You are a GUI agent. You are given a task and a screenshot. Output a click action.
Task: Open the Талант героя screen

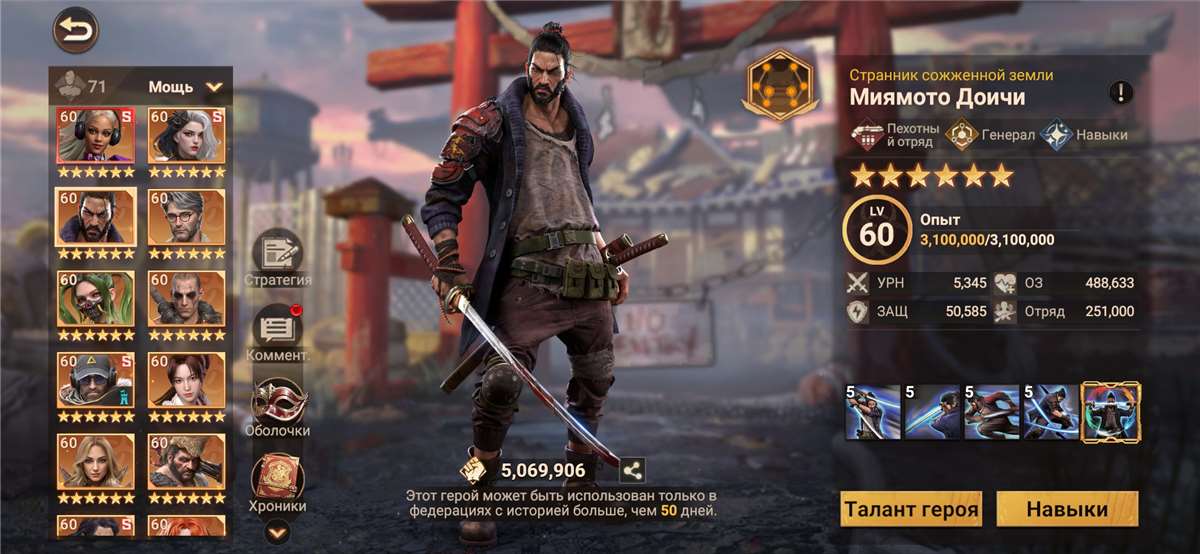[x=911, y=509]
